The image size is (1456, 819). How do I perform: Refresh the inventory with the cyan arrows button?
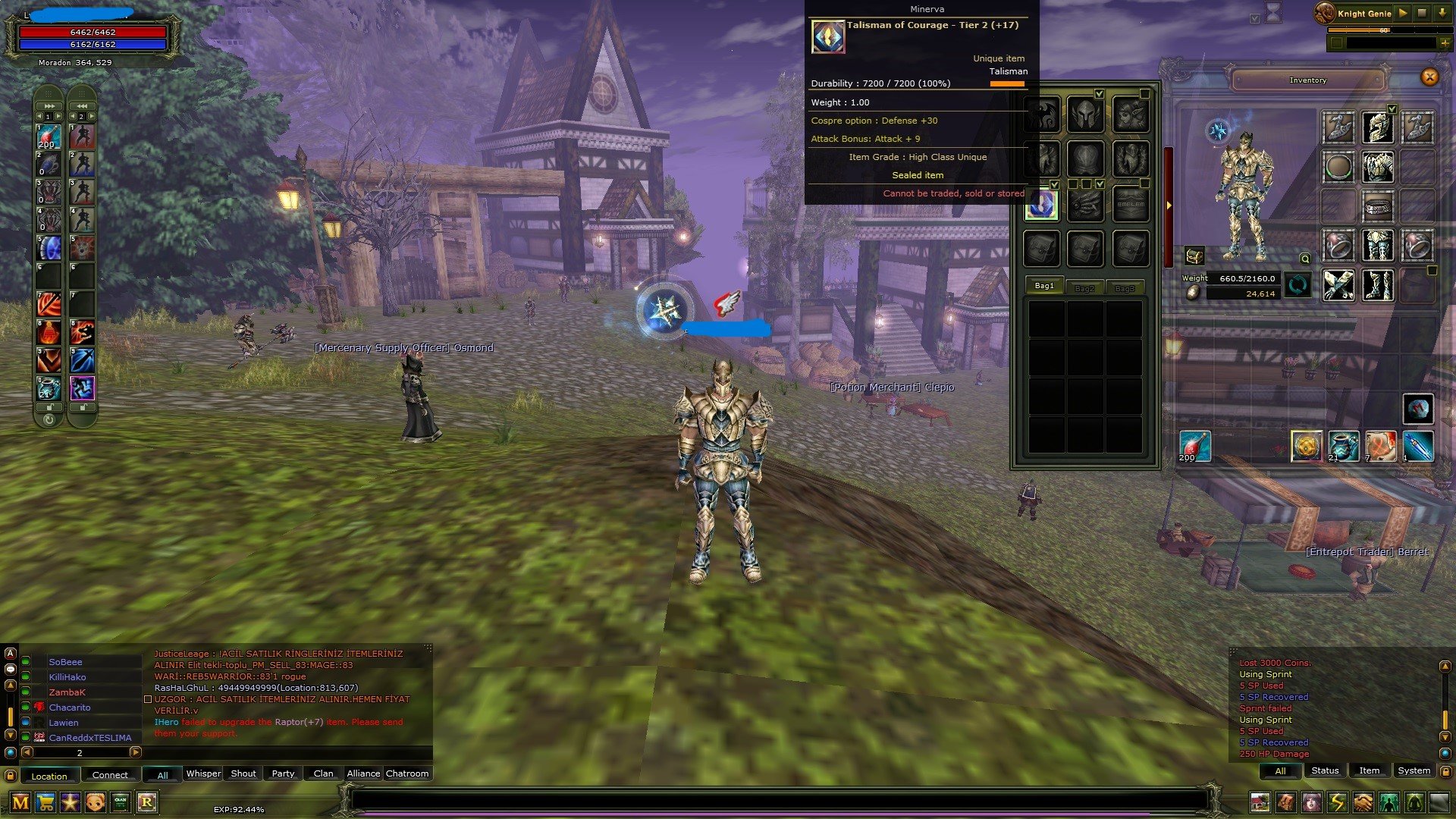tap(1298, 286)
